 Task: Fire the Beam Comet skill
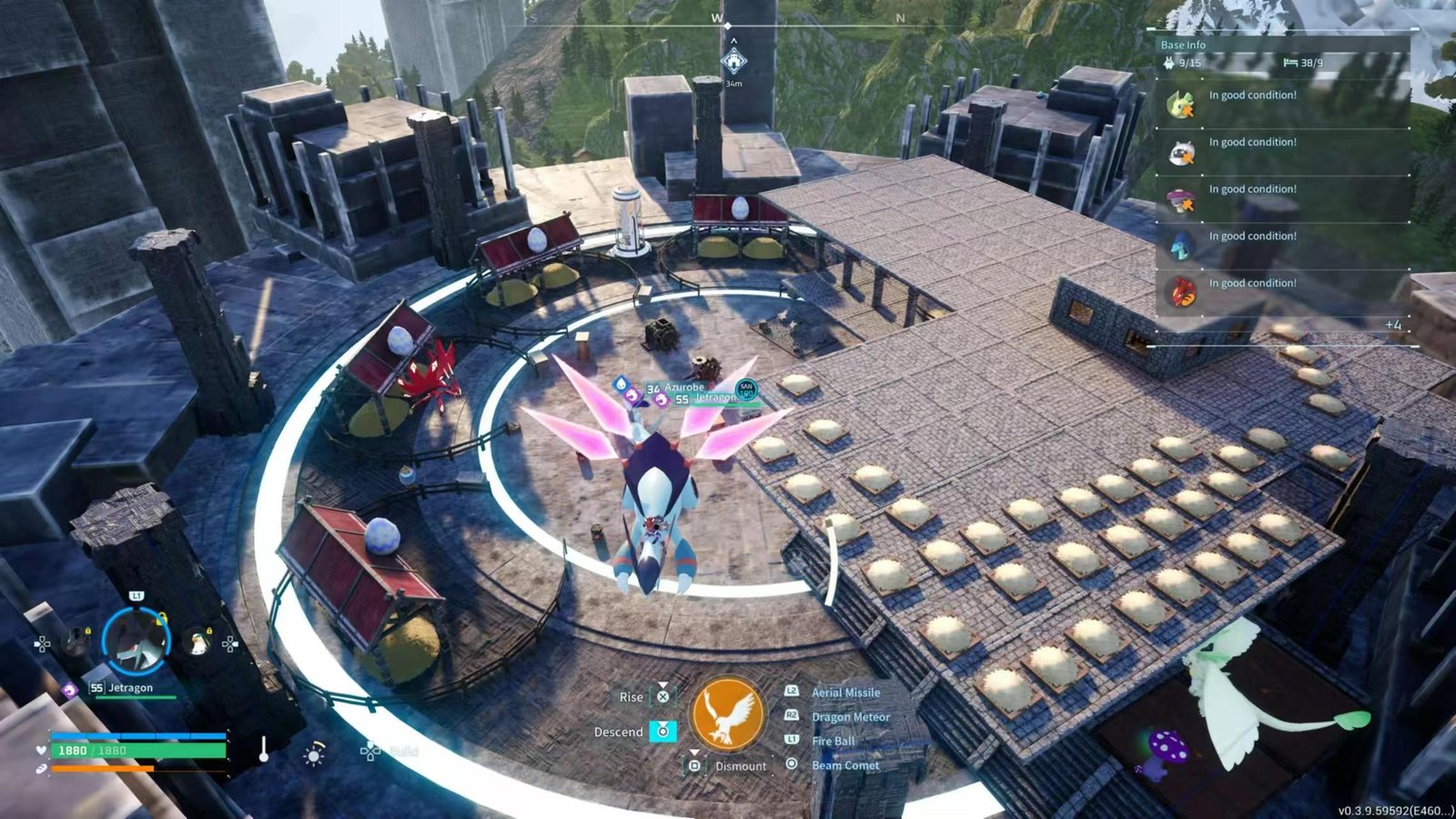point(844,765)
